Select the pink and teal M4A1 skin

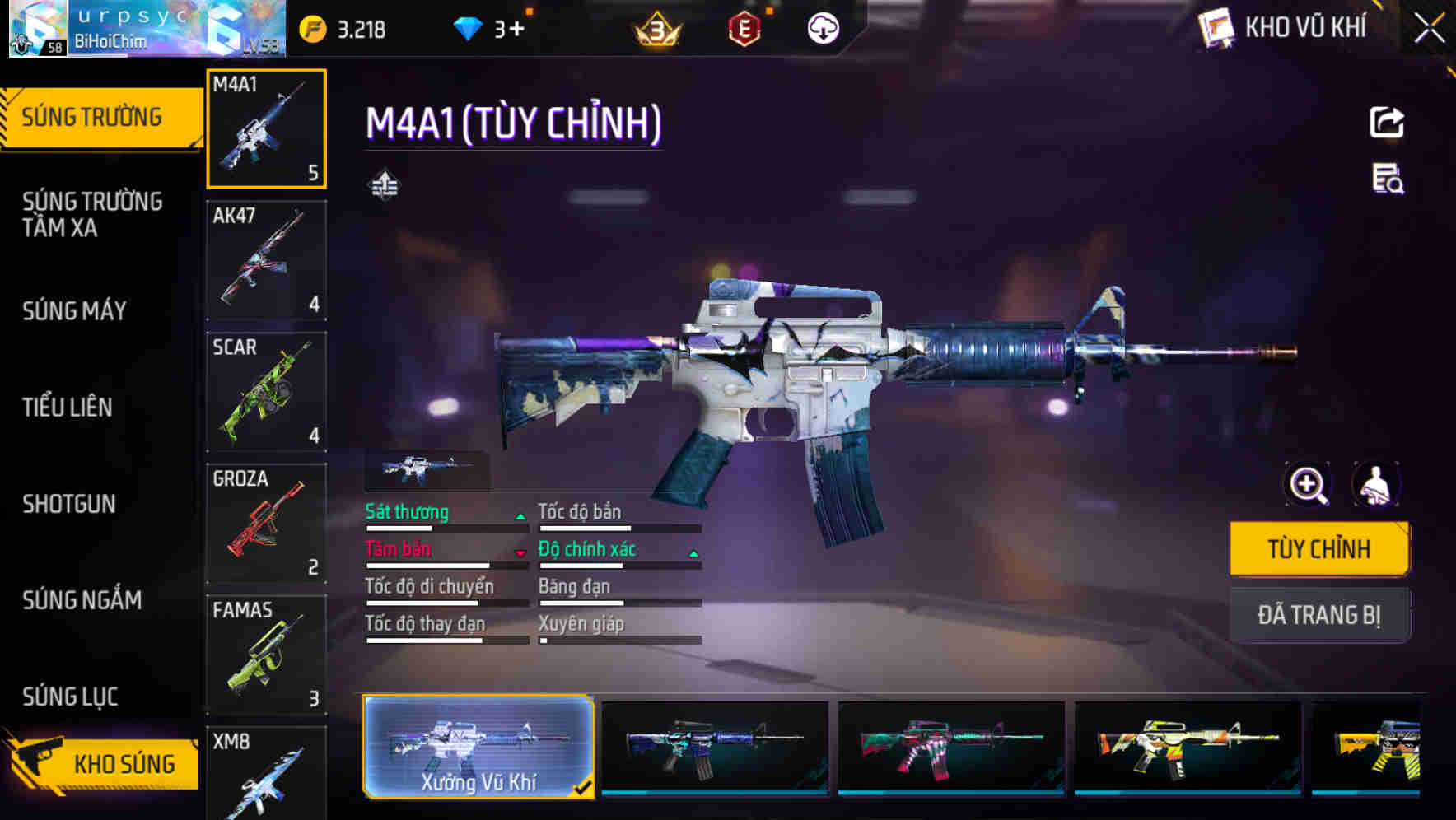(950, 747)
